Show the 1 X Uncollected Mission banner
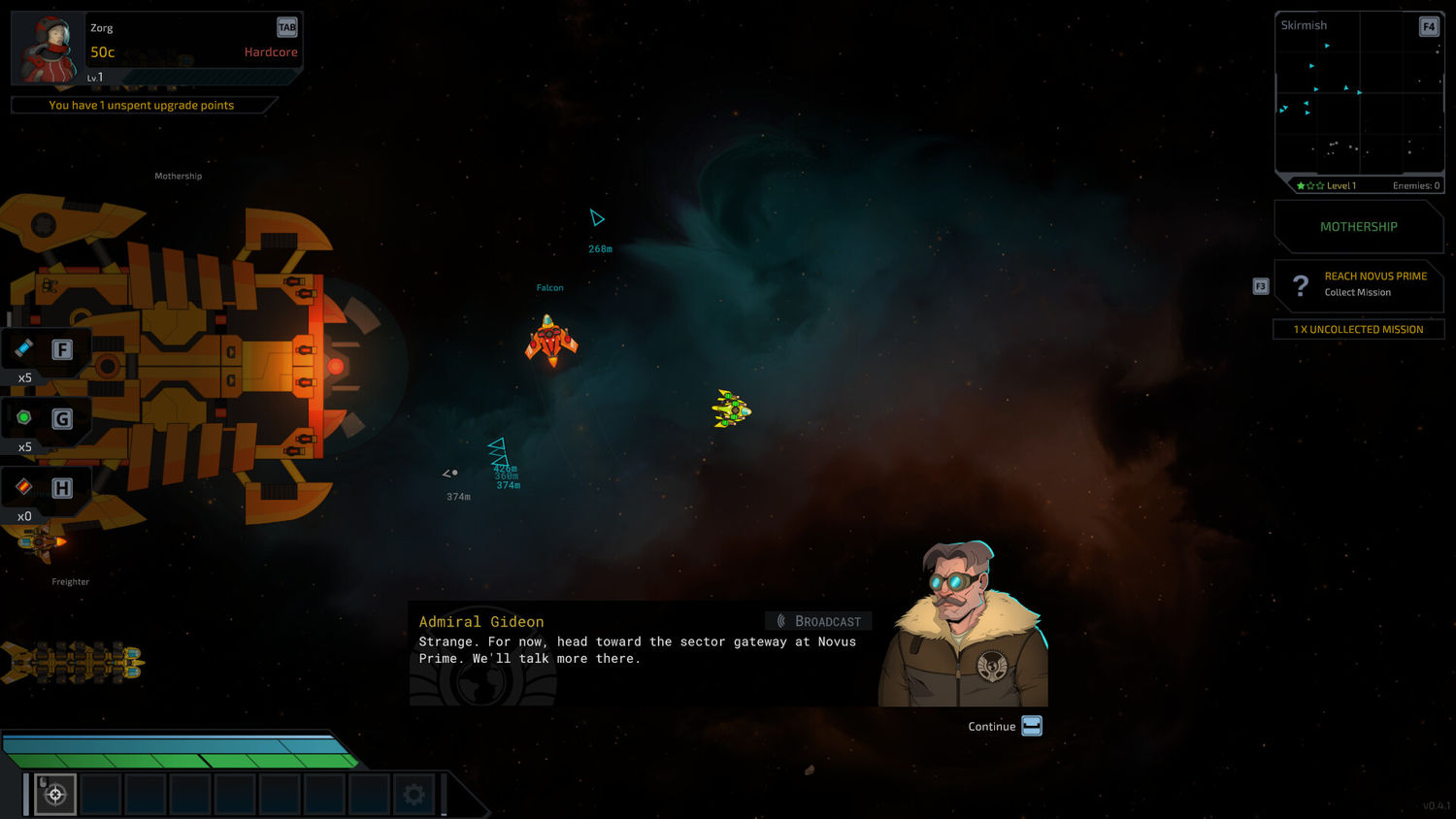This screenshot has width=1456, height=819. pos(1358,330)
